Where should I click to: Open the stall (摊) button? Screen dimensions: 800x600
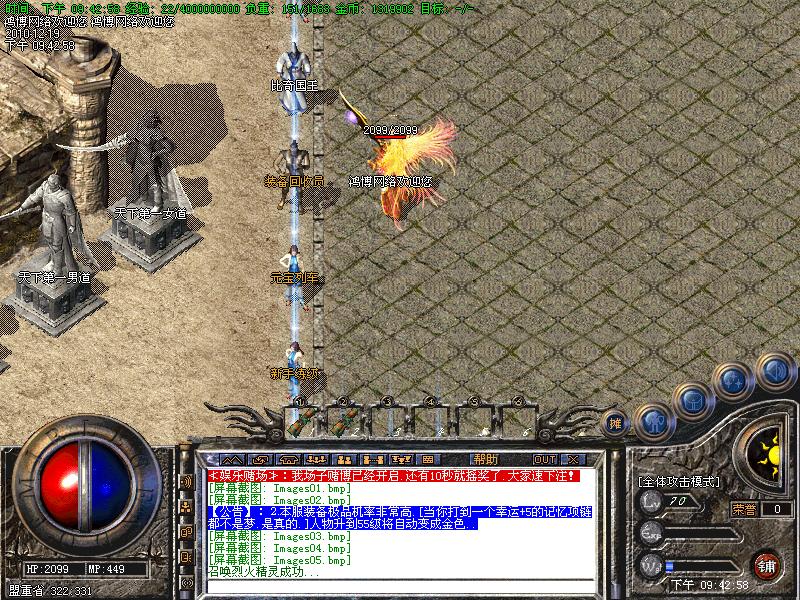[616, 424]
